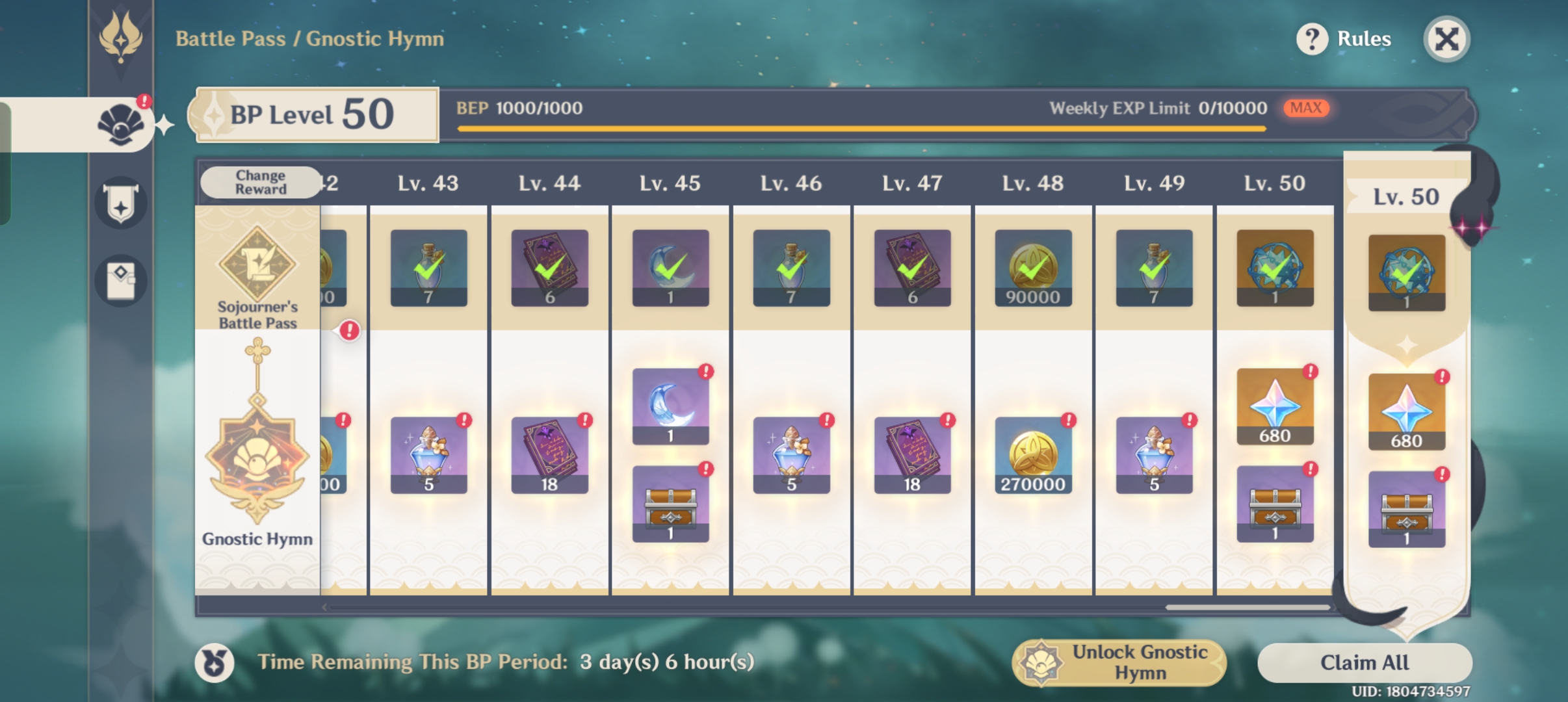This screenshot has height=702, width=1568.
Task: Switch to the shell rewards tab
Action: coord(121,125)
